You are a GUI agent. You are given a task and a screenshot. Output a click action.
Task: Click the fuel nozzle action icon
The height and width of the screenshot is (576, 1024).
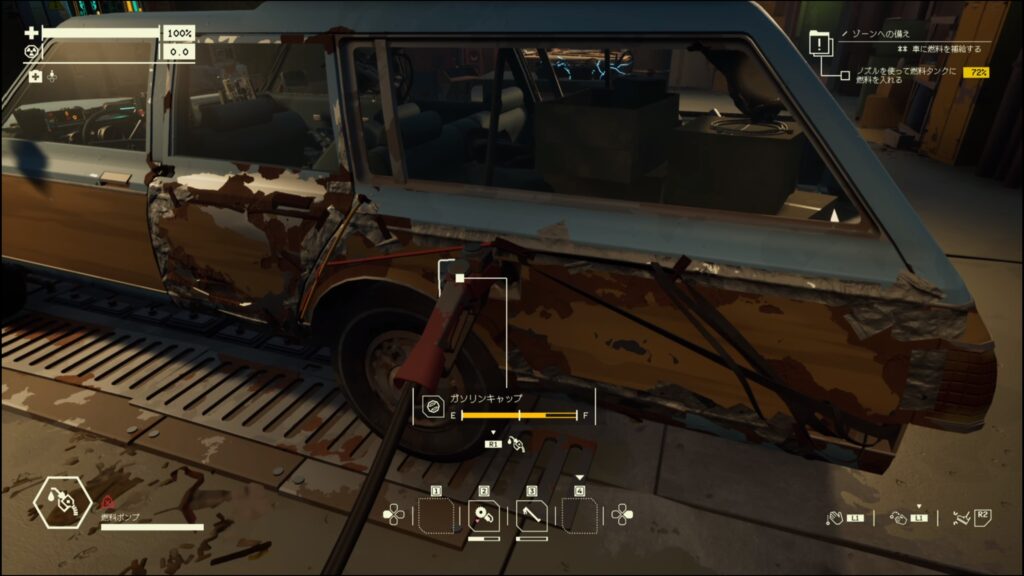[517, 442]
